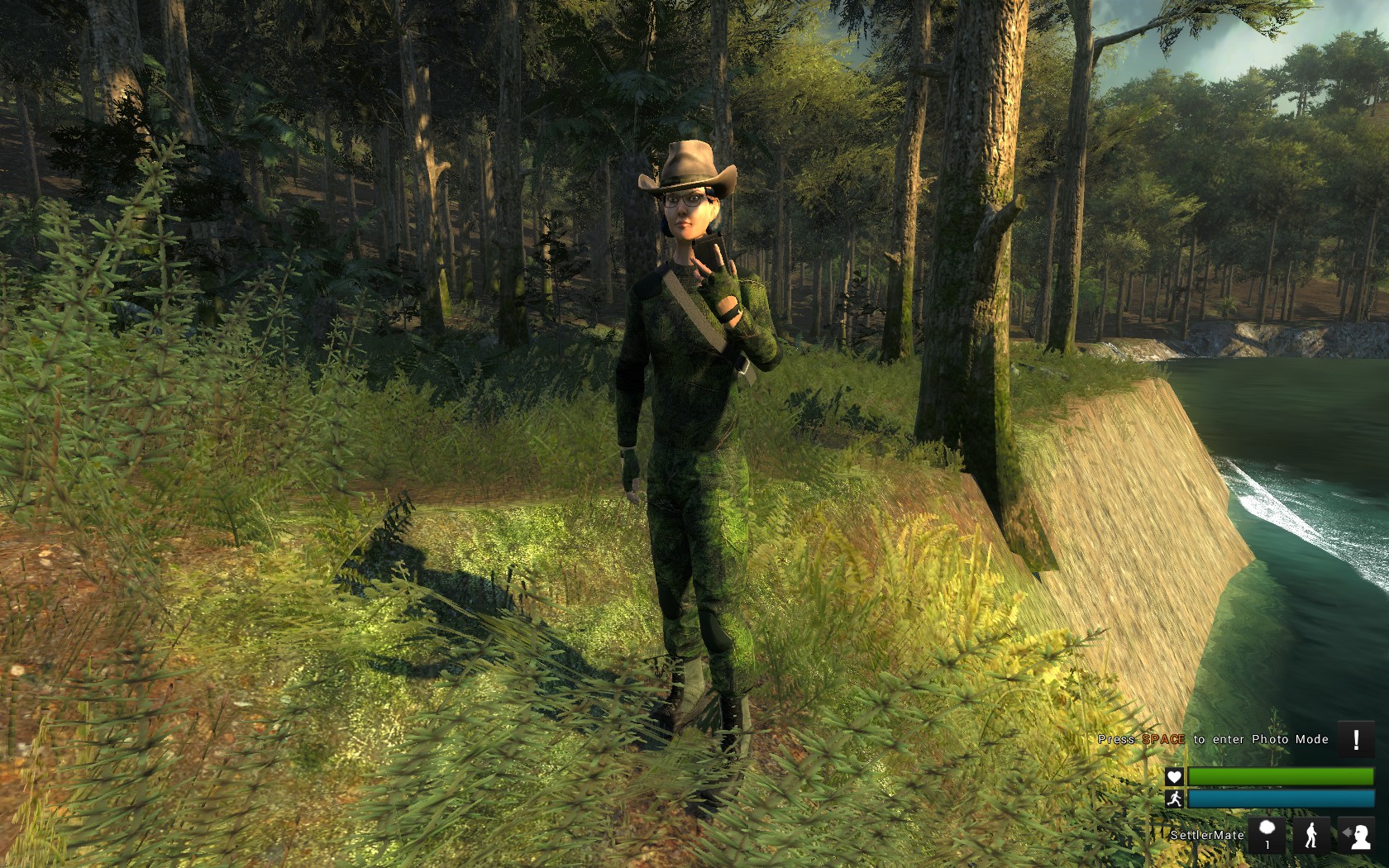Click the back arrow on the portrait icon

tap(1346, 832)
